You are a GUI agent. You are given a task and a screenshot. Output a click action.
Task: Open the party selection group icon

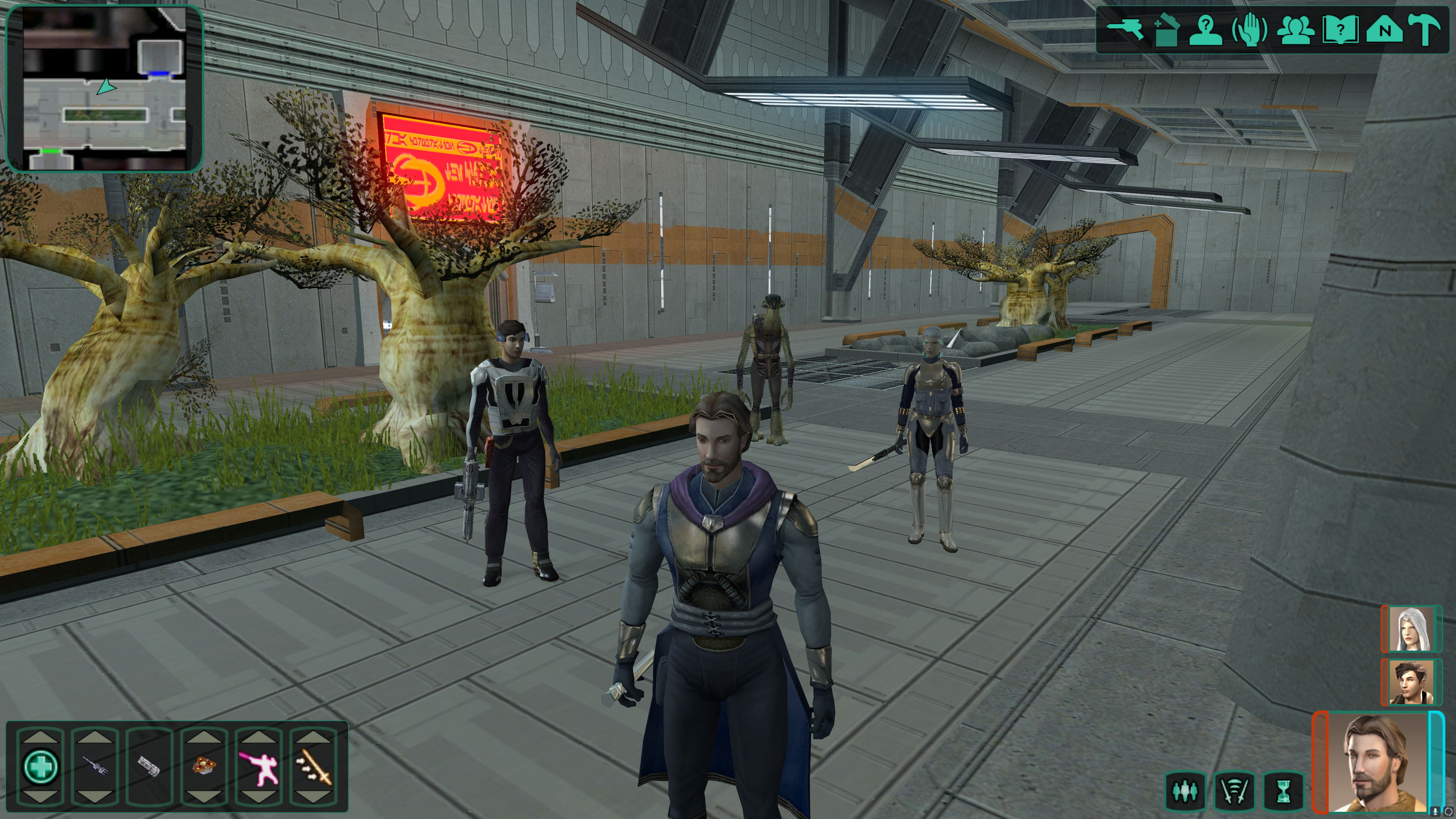pos(1296,30)
